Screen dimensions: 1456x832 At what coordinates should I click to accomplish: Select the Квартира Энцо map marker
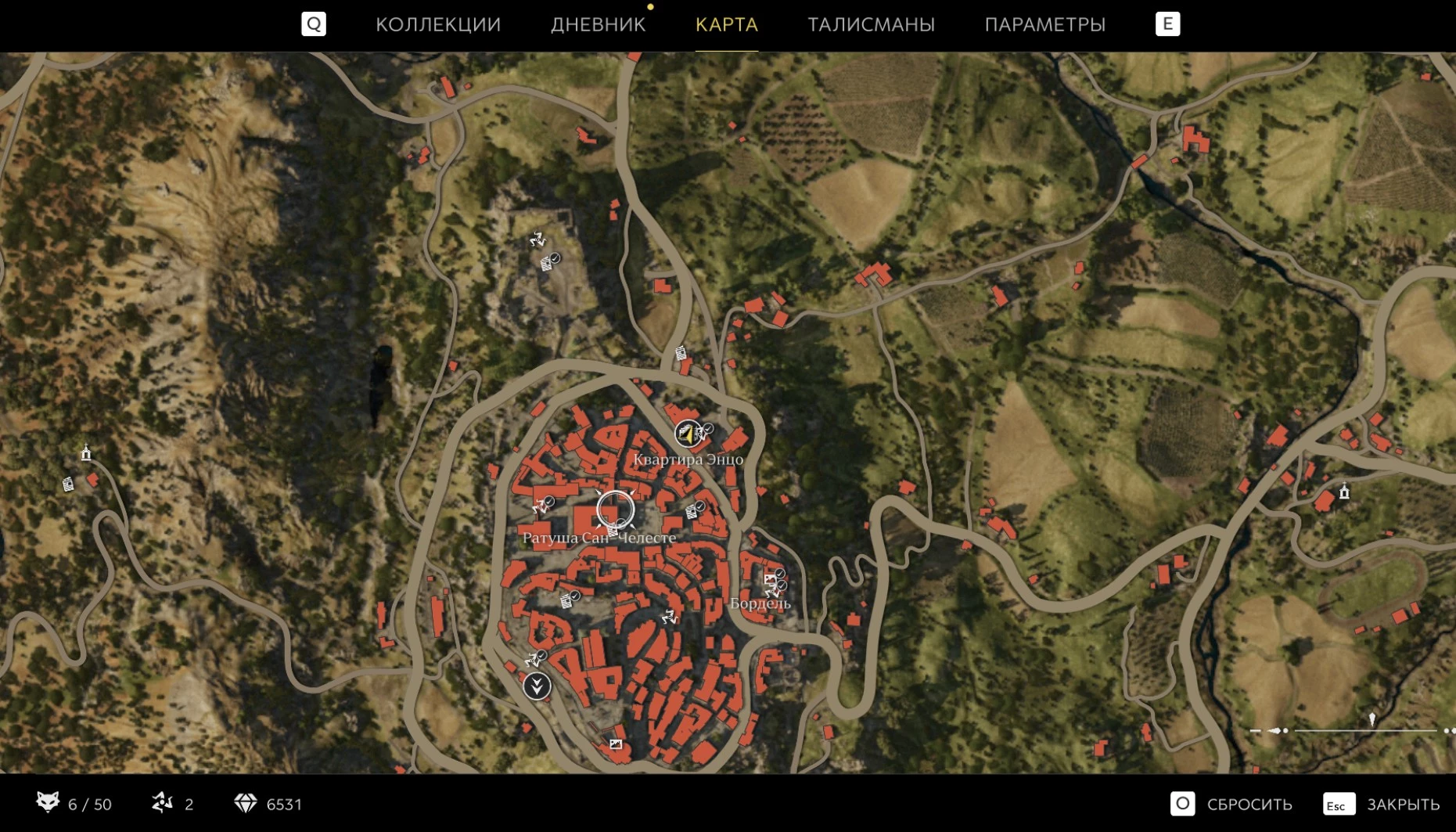coord(688,433)
